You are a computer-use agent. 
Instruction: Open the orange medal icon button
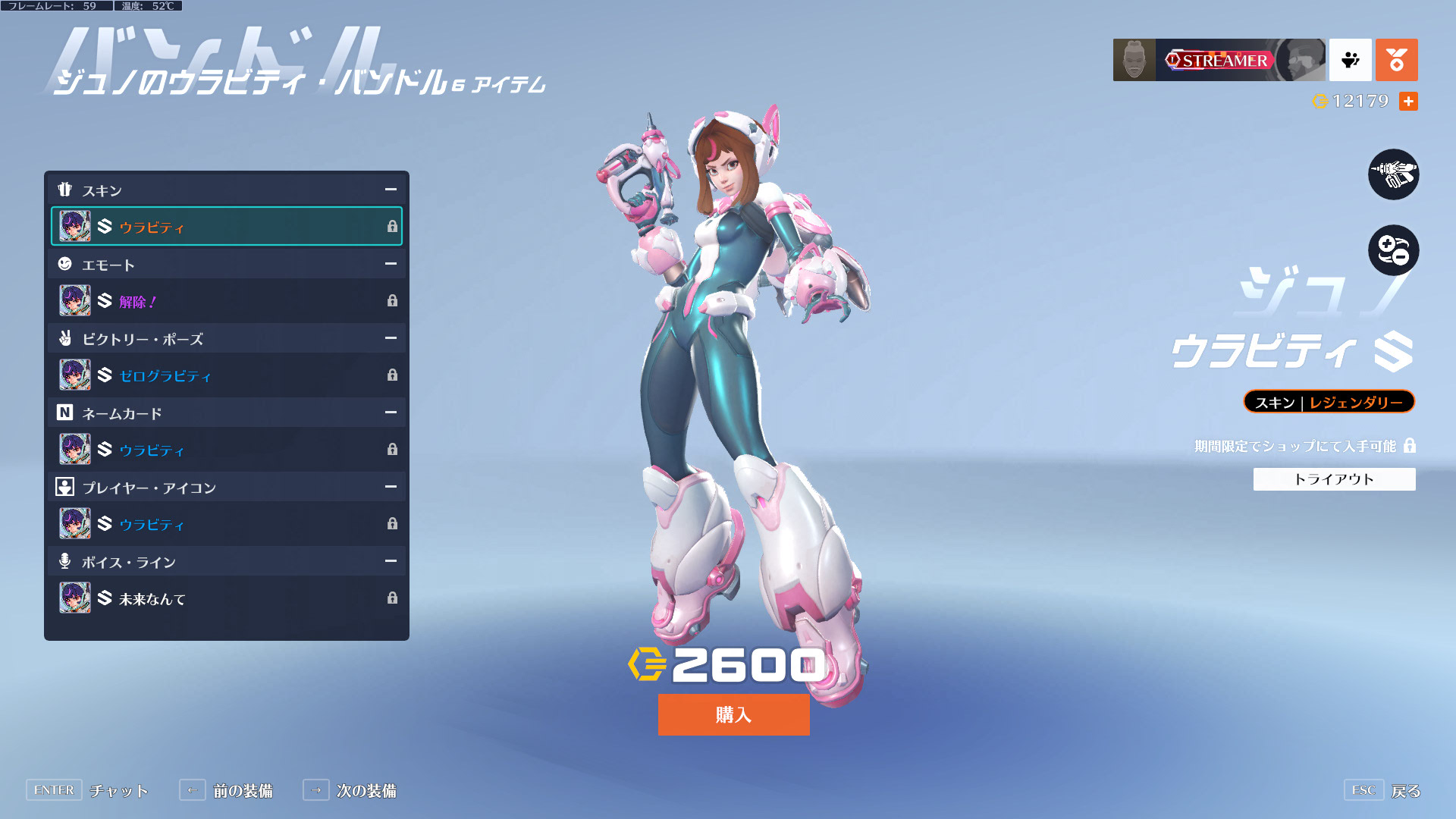click(x=1396, y=60)
